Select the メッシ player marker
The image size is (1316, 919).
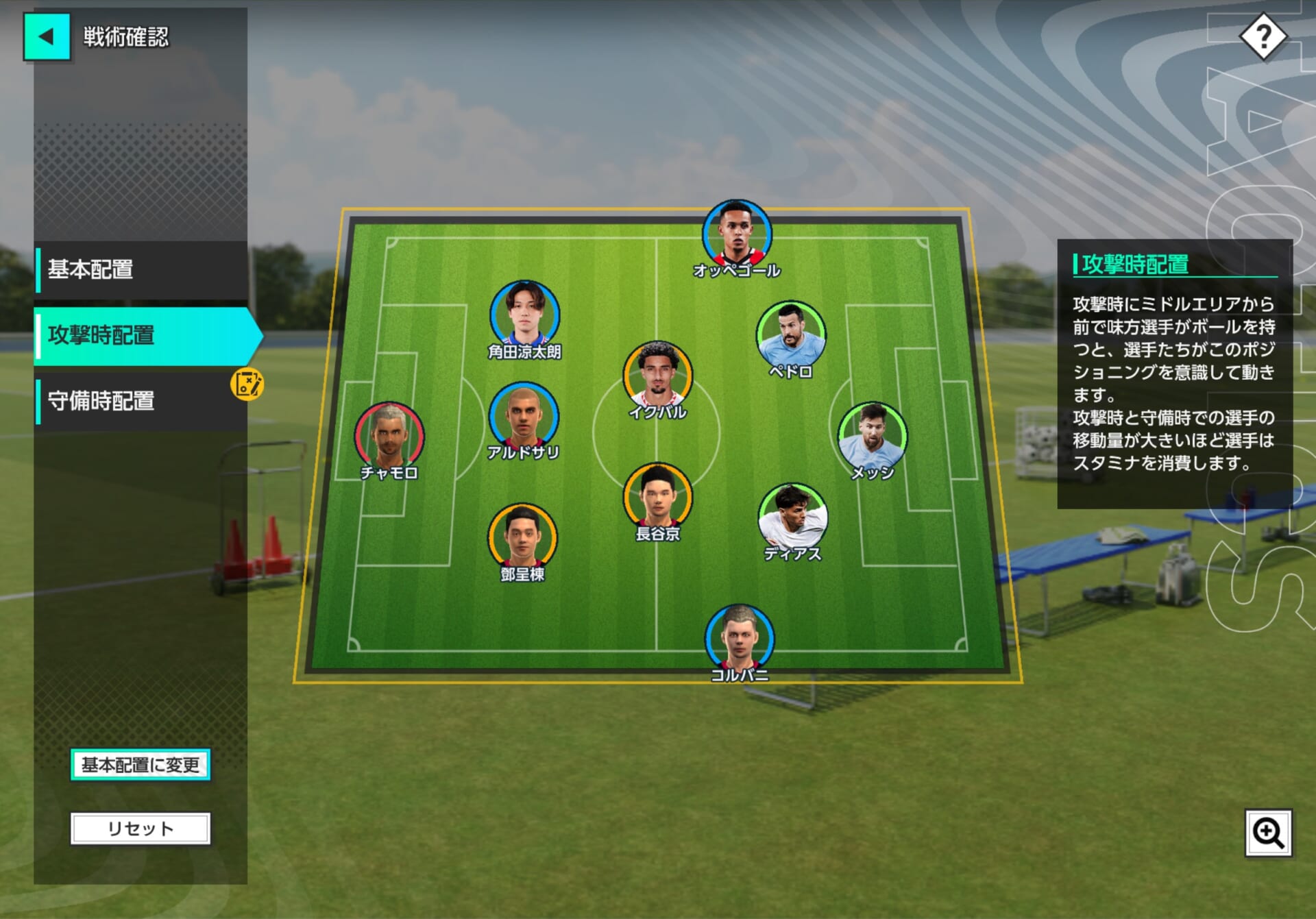[x=872, y=437]
